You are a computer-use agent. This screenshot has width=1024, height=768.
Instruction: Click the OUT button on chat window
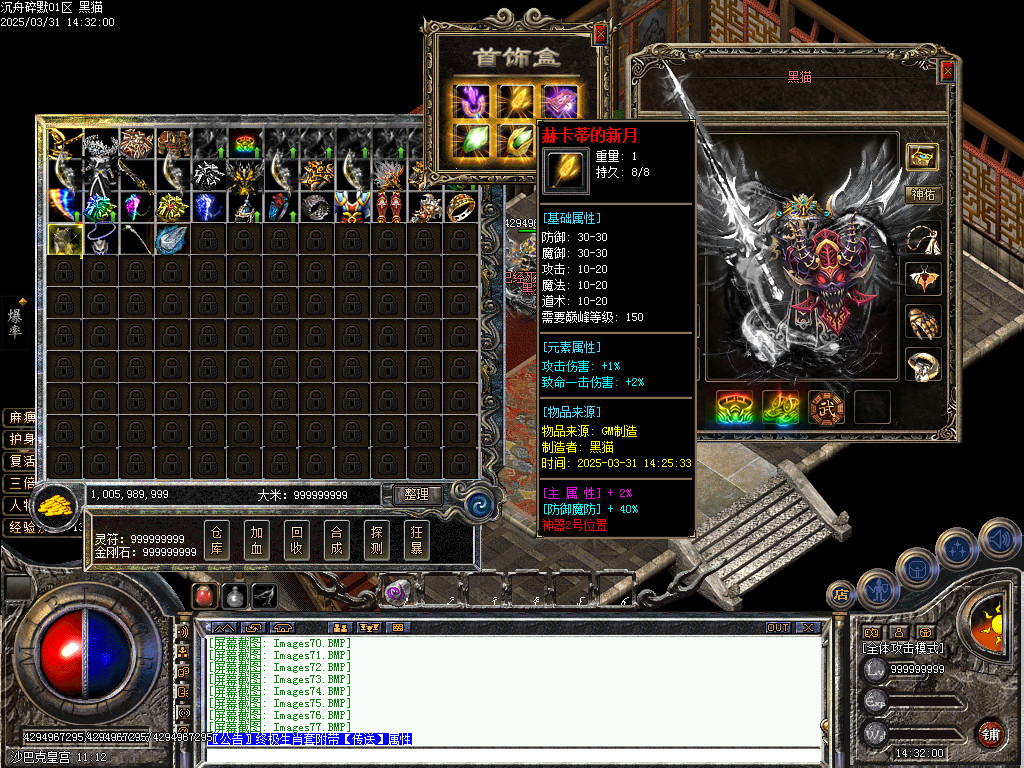click(x=778, y=628)
